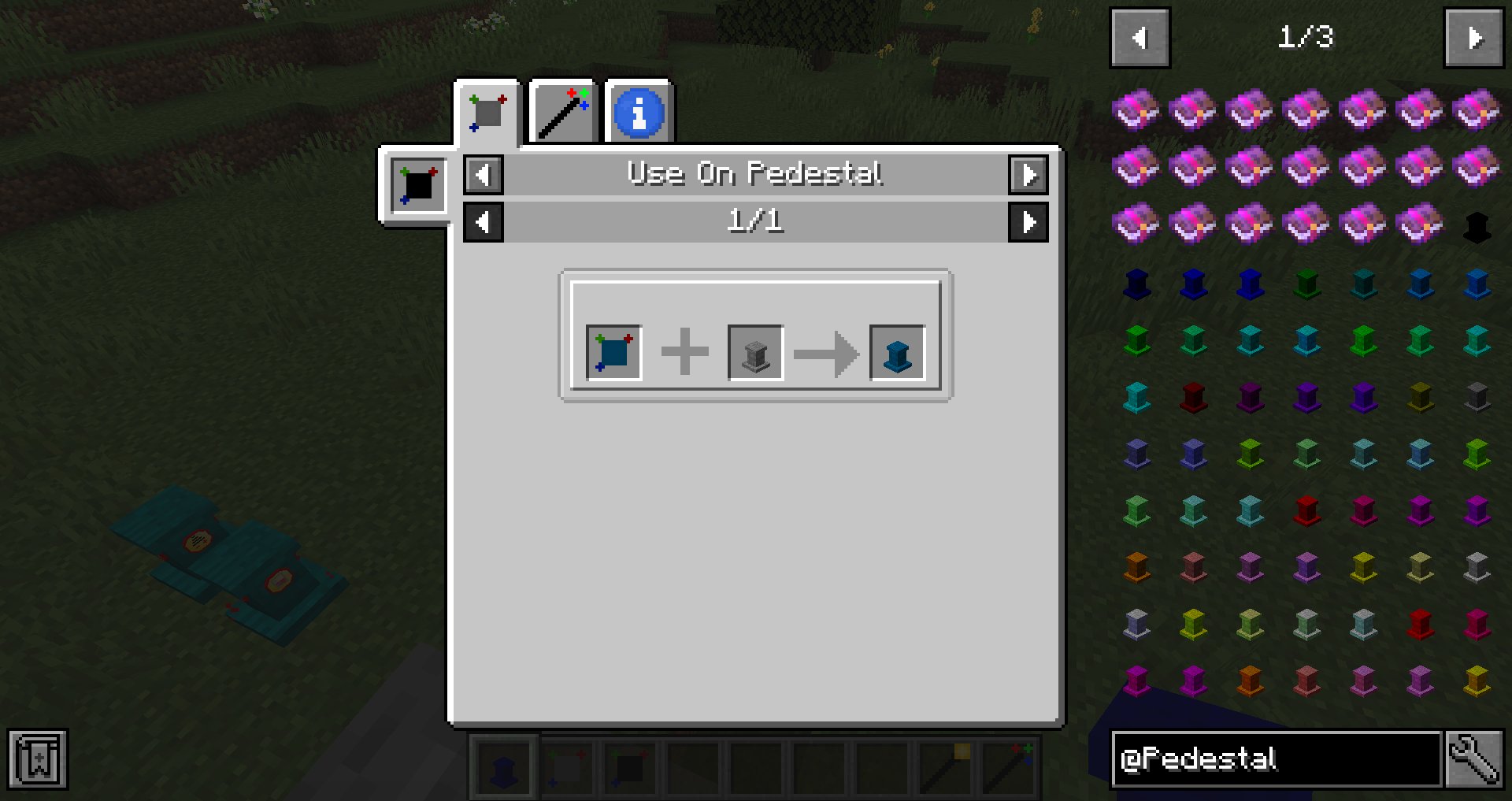The height and width of the screenshot is (801, 1512).
Task: Open the info tab above the recipe window
Action: click(x=639, y=111)
